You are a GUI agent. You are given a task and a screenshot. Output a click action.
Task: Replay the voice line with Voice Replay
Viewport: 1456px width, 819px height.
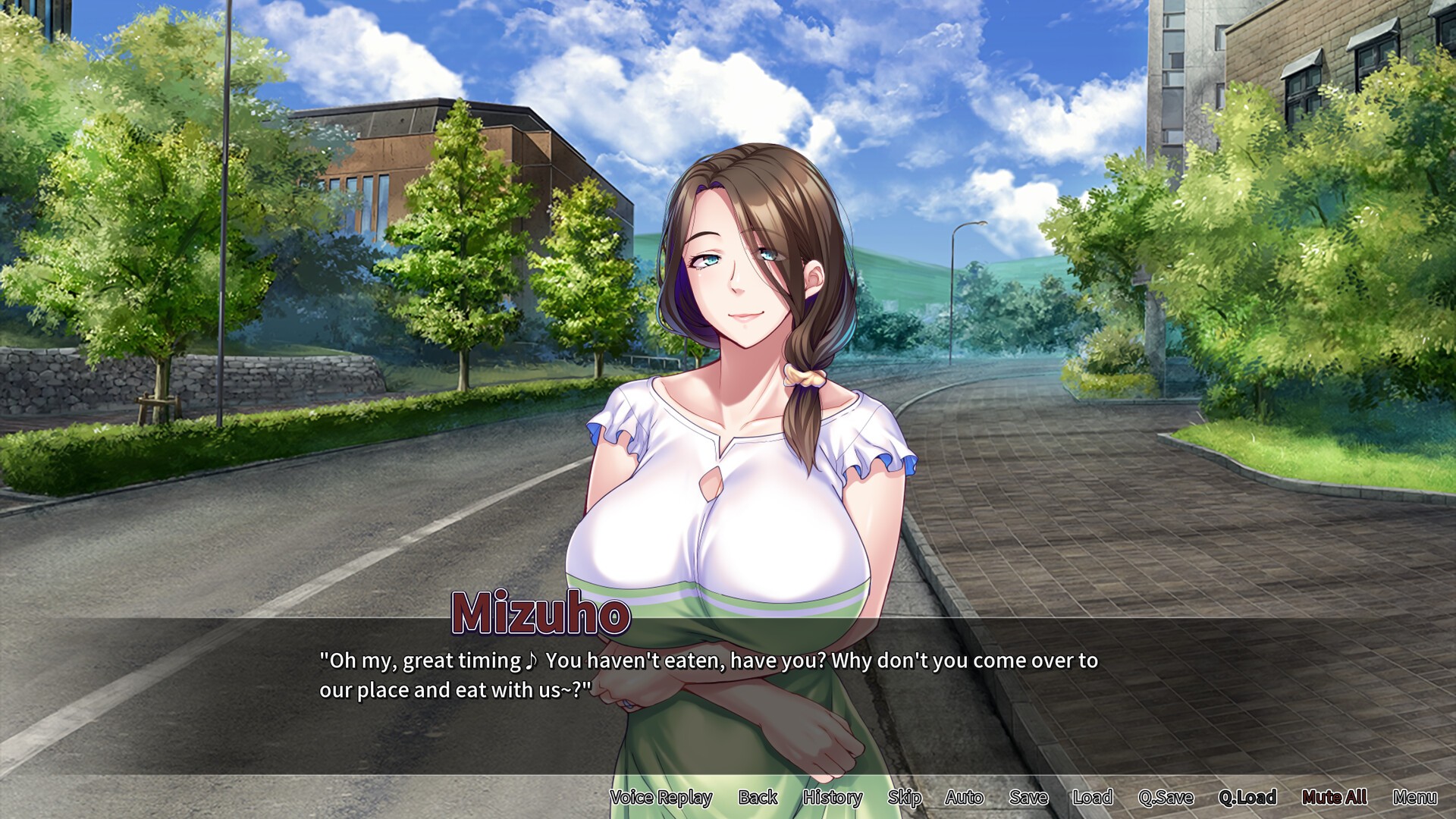tap(661, 797)
